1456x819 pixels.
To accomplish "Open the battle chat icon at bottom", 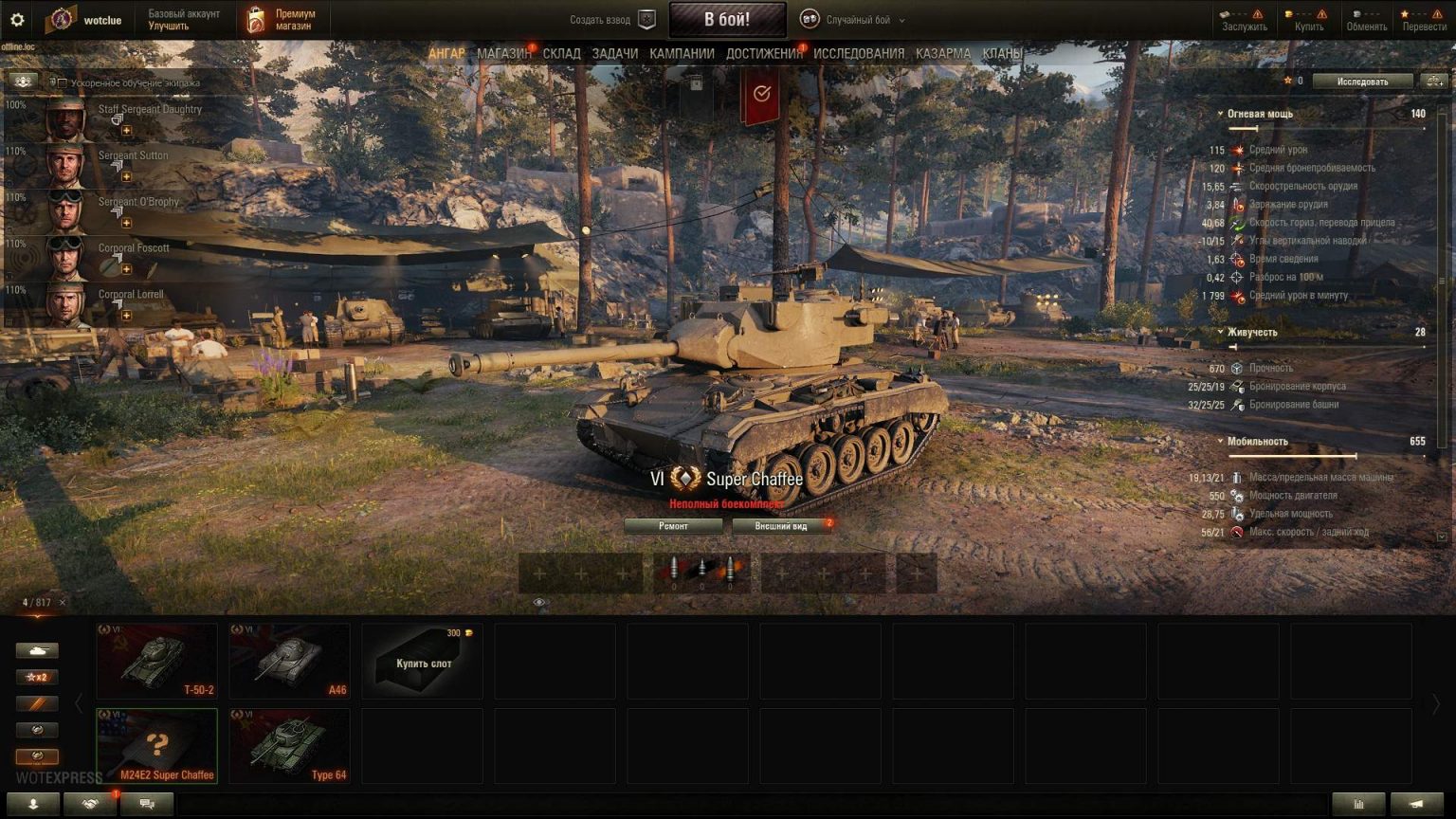I will [x=147, y=804].
